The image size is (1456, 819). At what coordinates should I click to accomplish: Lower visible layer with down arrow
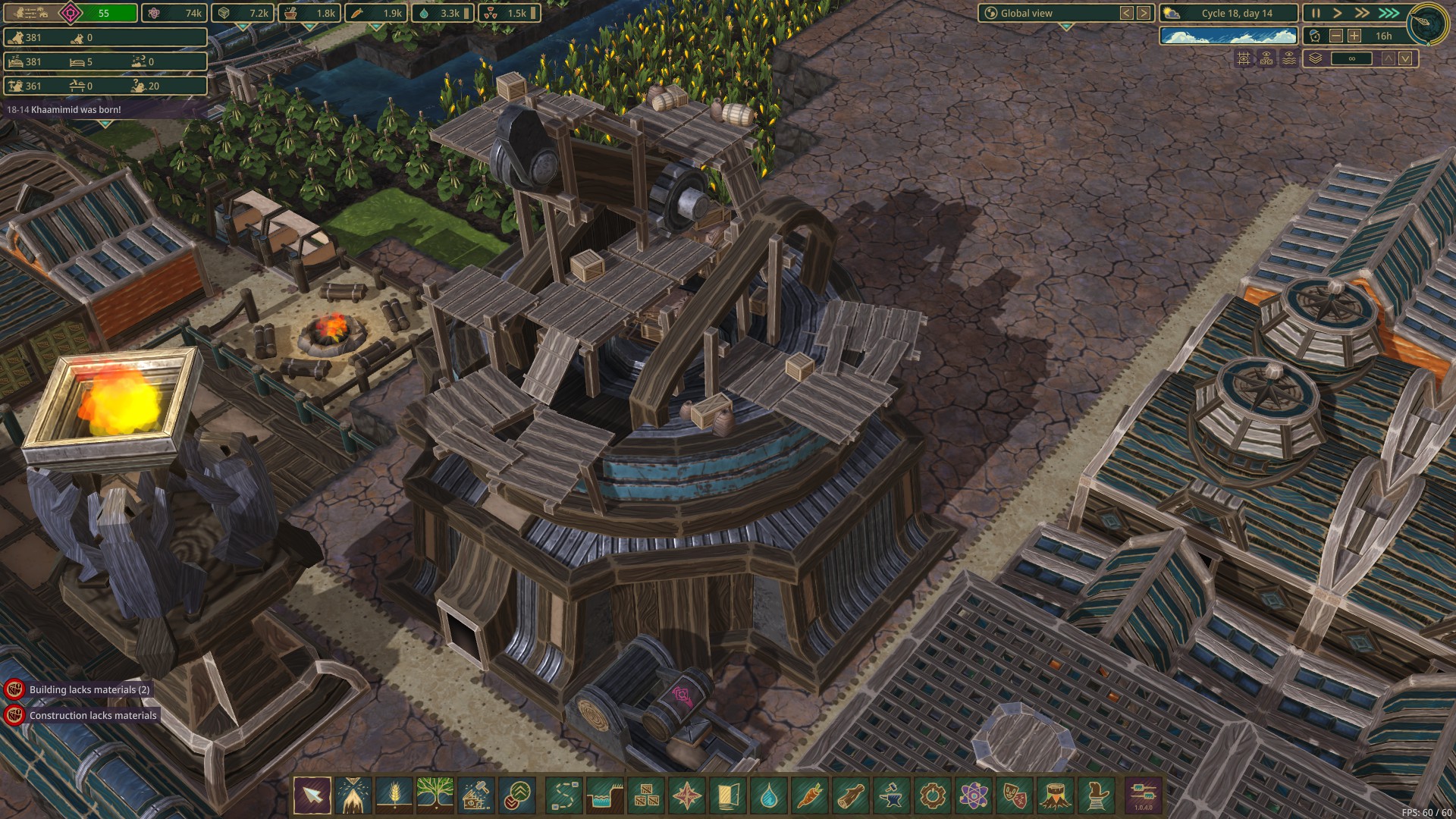pos(1405,58)
